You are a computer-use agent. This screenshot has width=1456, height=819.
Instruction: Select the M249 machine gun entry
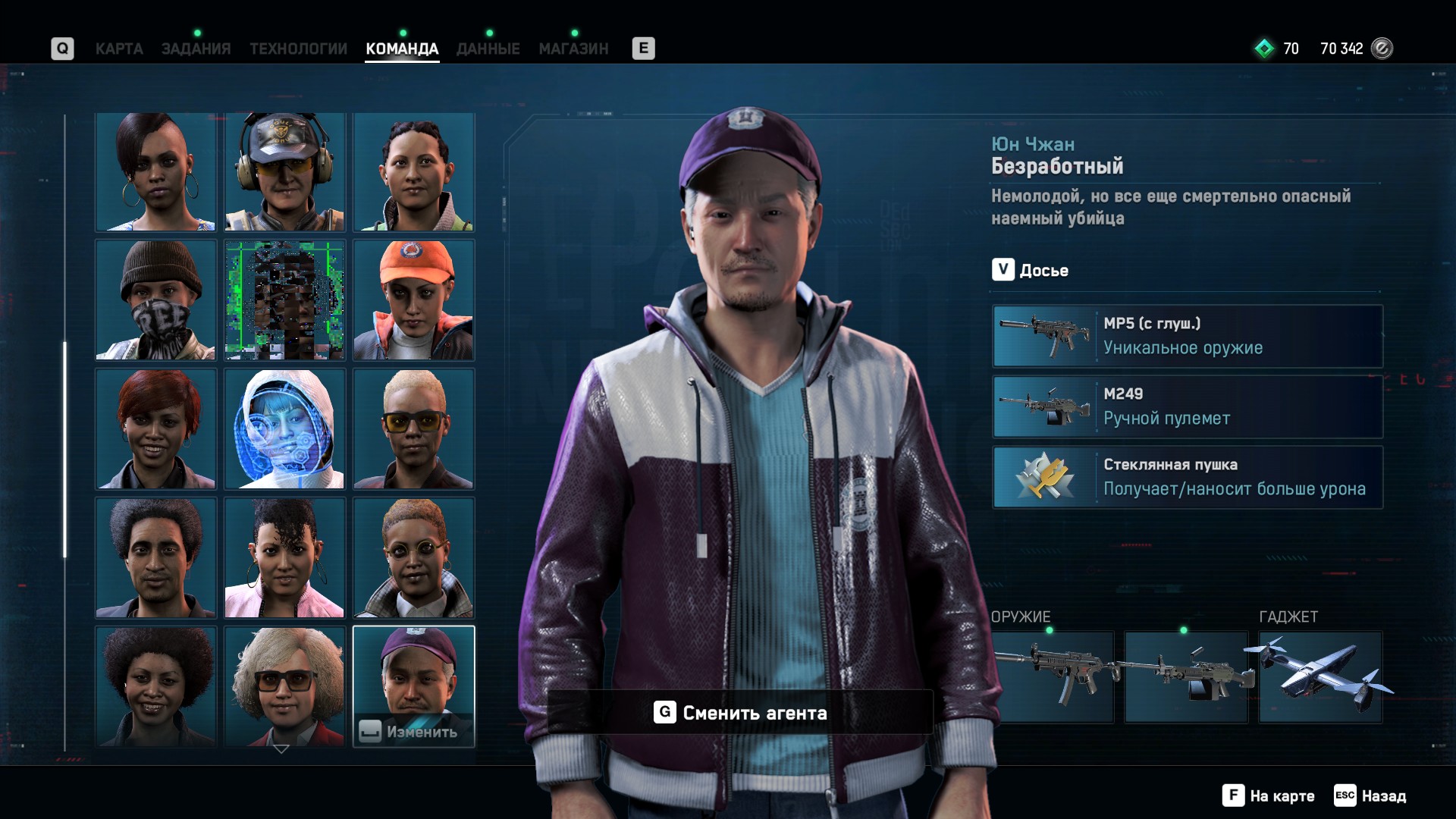coord(1188,406)
